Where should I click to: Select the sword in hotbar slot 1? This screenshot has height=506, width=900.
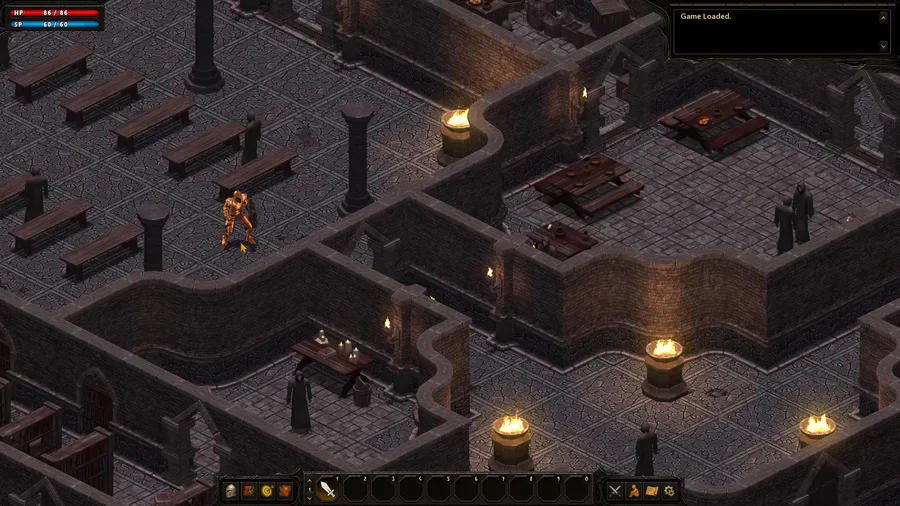327,489
